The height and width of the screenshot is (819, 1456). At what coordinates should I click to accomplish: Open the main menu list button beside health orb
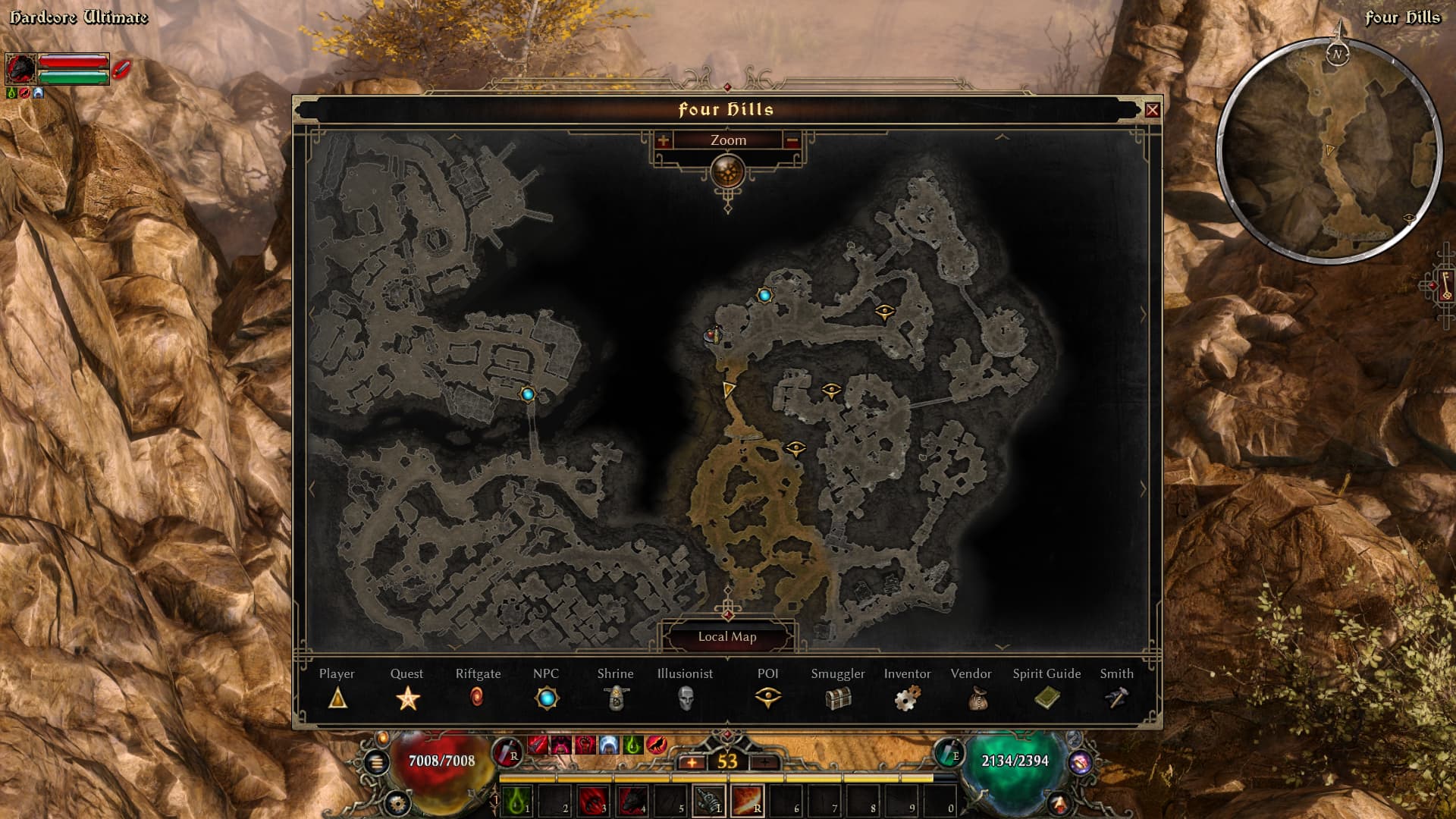(376, 762)
